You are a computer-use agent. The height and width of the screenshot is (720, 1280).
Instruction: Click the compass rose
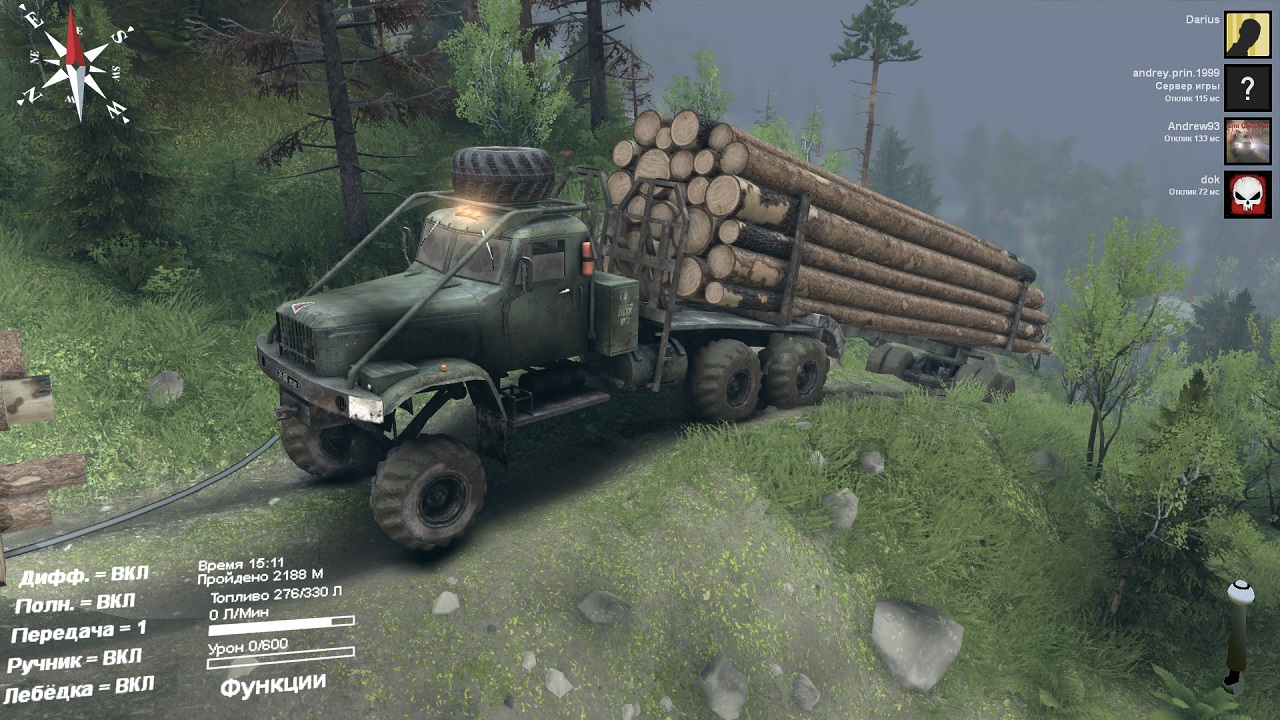[76, 63]
